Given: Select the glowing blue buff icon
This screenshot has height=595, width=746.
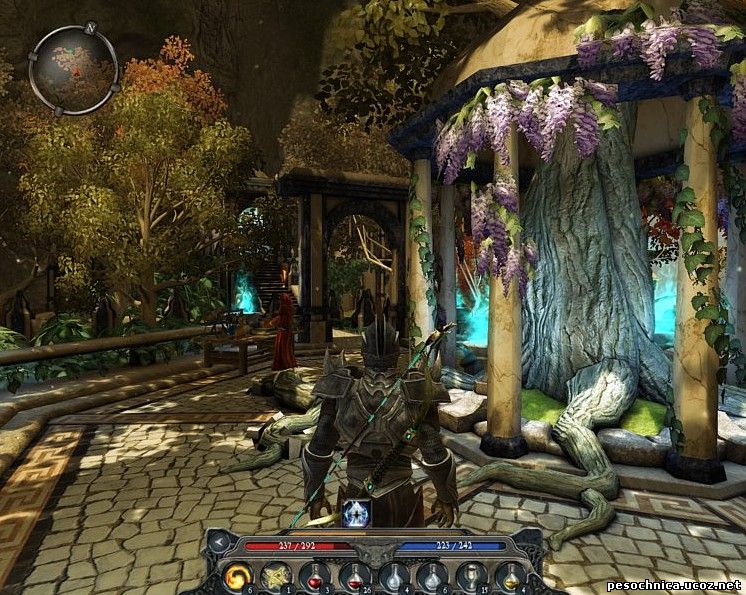Looking at the screenshot, I should pos(358,513).
